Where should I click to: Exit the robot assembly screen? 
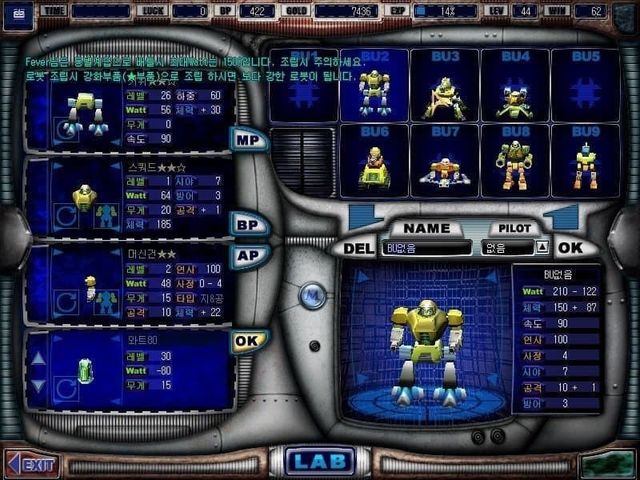tap(31, 464)
